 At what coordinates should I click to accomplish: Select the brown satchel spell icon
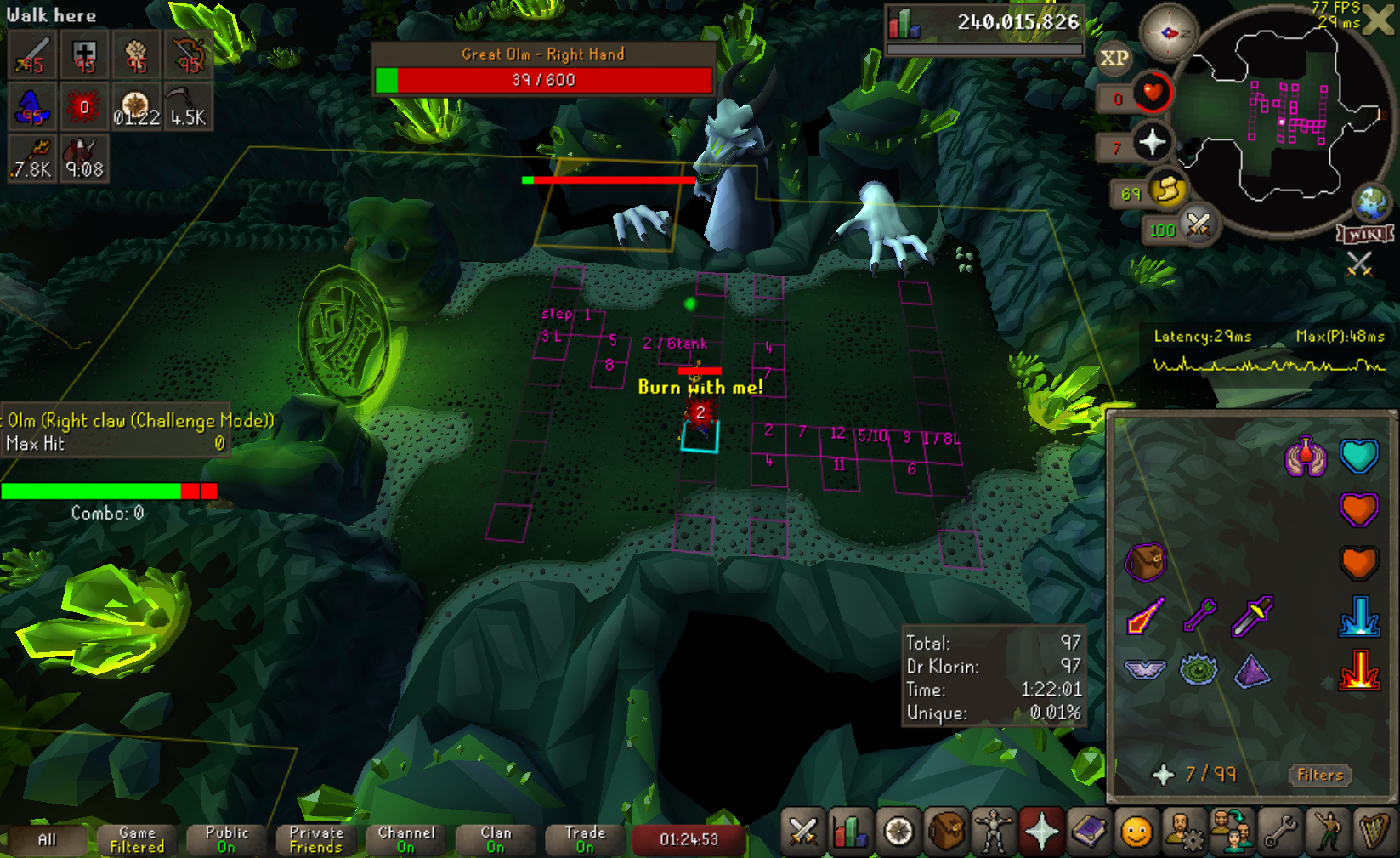click(1145, 562)
